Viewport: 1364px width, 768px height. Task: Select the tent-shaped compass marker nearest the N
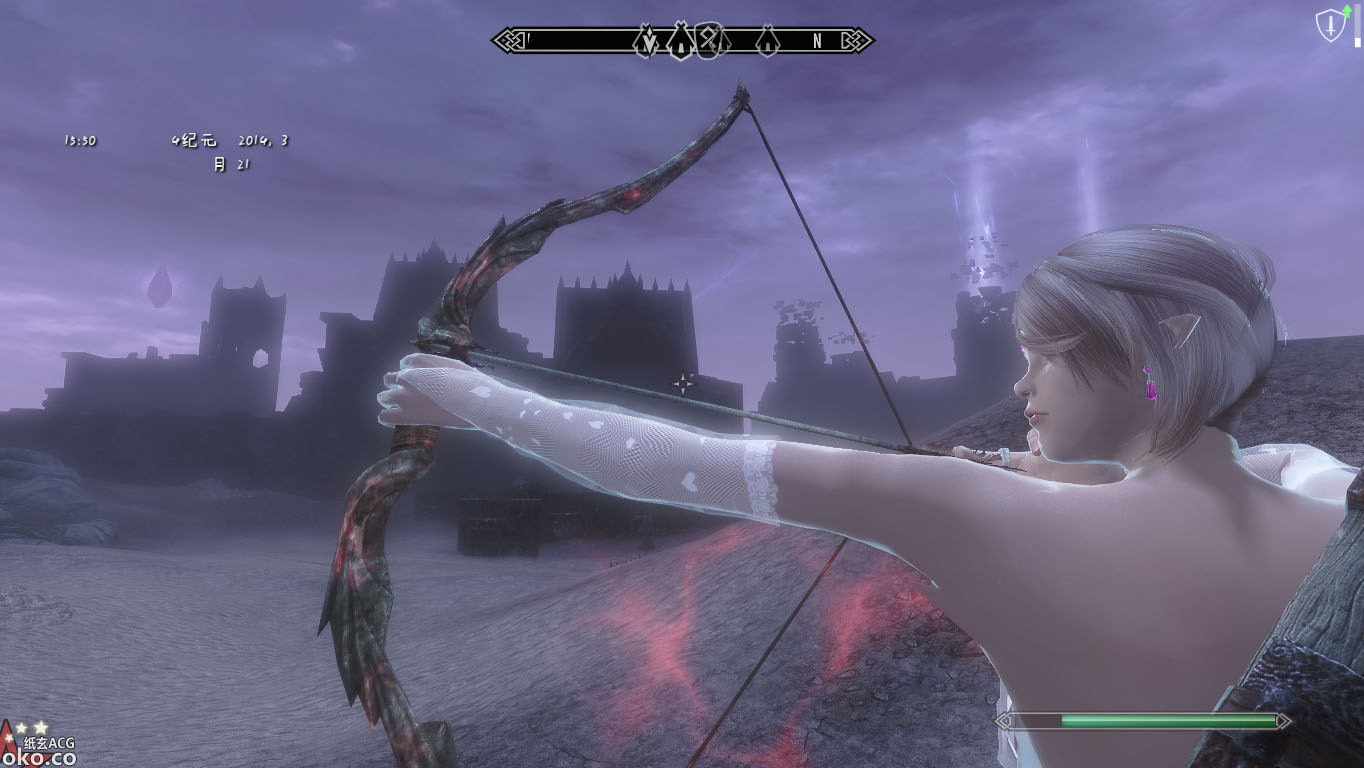click(767, 41)
